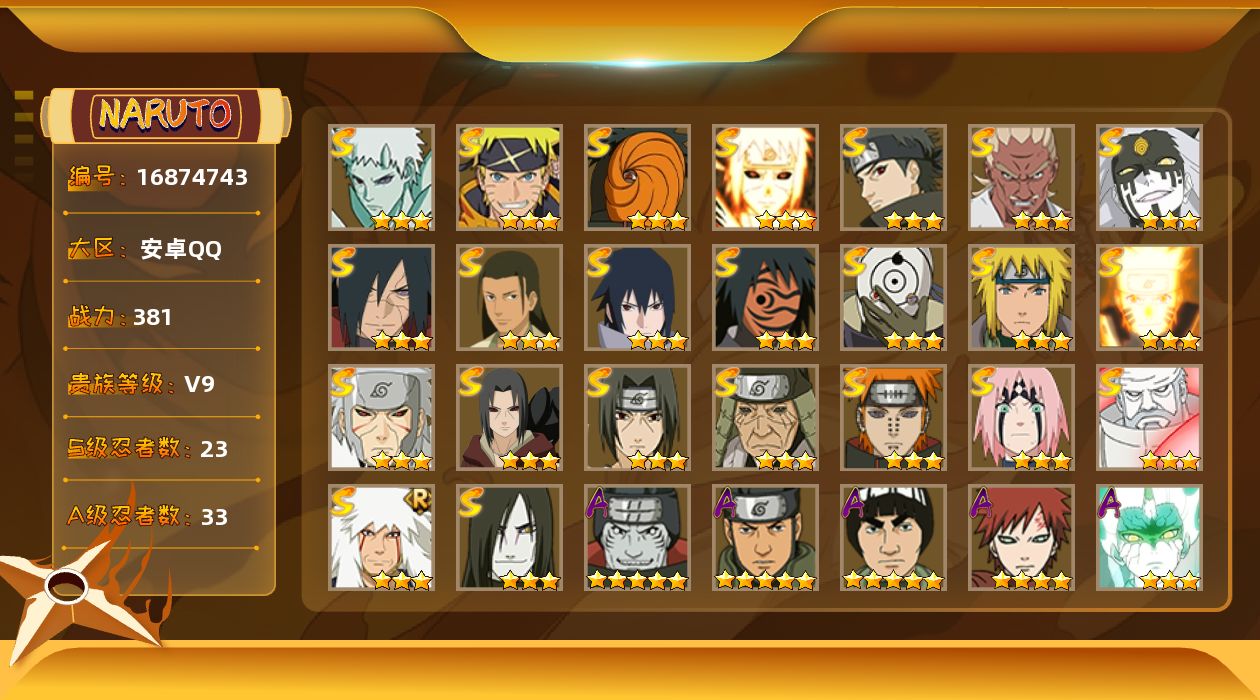Open the dark-skinned Raikage character tile
Screen dimensions: 1260x700
[1021, 177]
